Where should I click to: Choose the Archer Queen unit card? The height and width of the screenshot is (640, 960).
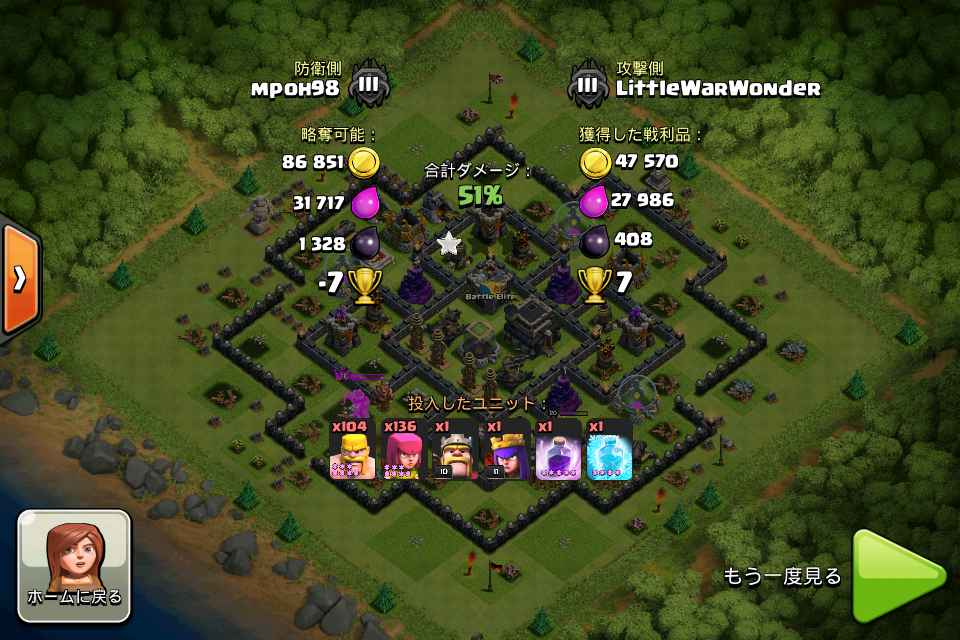[506, 449]
